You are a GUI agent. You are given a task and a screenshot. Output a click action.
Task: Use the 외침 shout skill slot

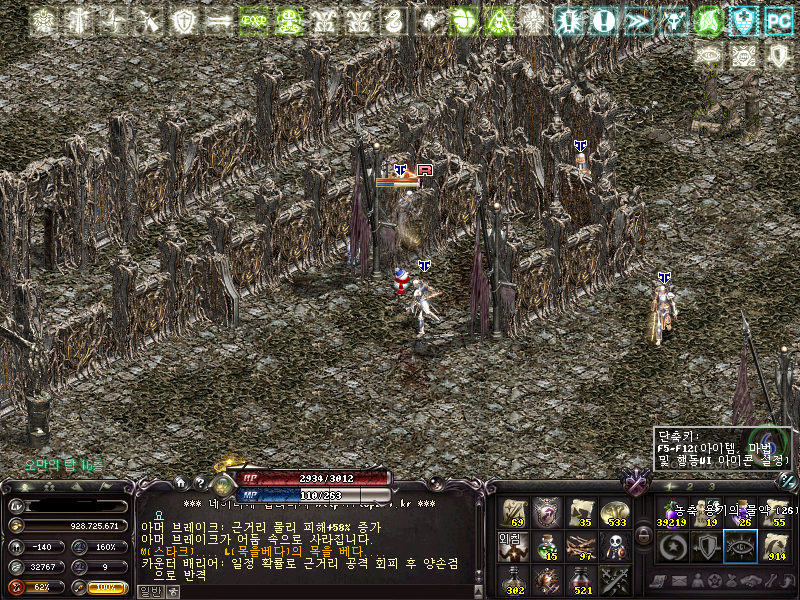pyautogui.click(x=514, y=545)
